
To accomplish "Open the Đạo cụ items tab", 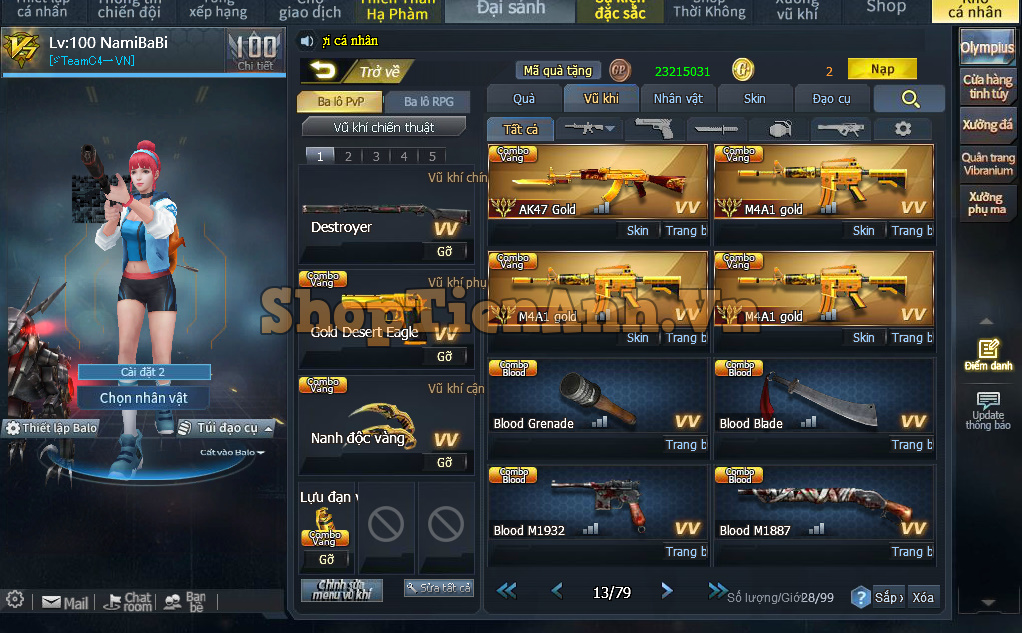I will [x=831, y=98].
